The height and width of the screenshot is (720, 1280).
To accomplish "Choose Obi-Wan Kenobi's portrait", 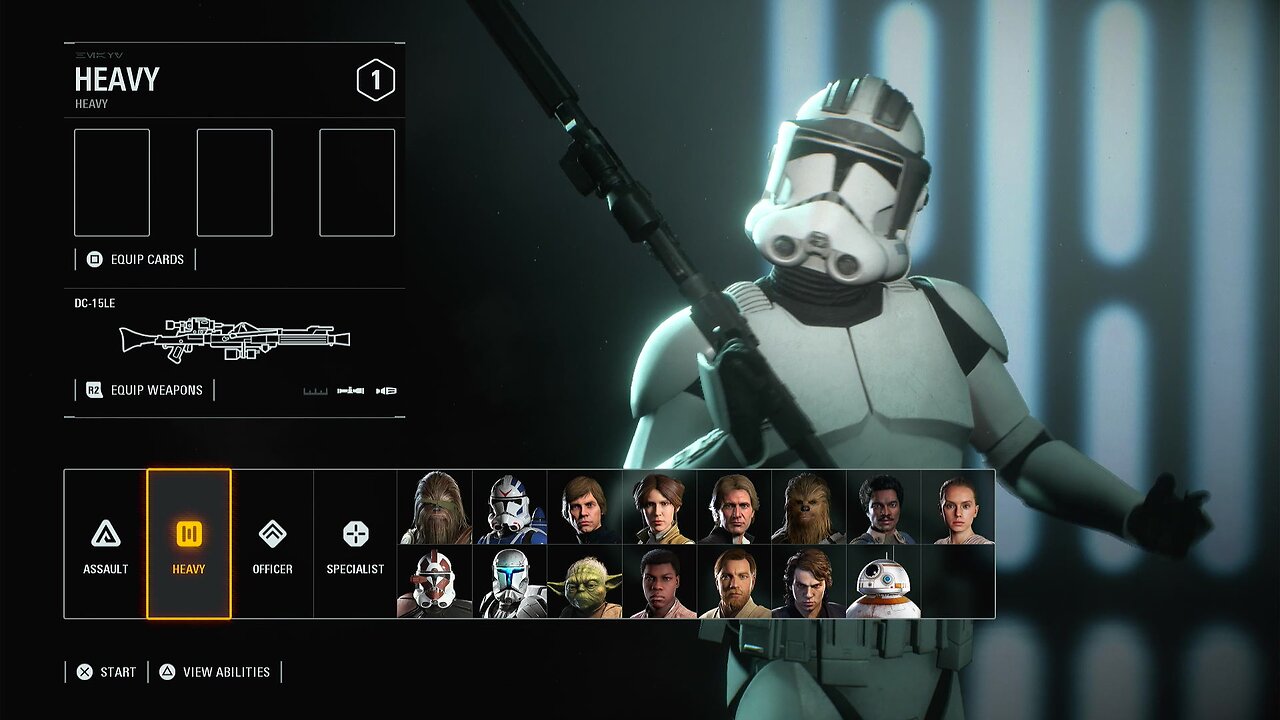I will click(734, 582).
